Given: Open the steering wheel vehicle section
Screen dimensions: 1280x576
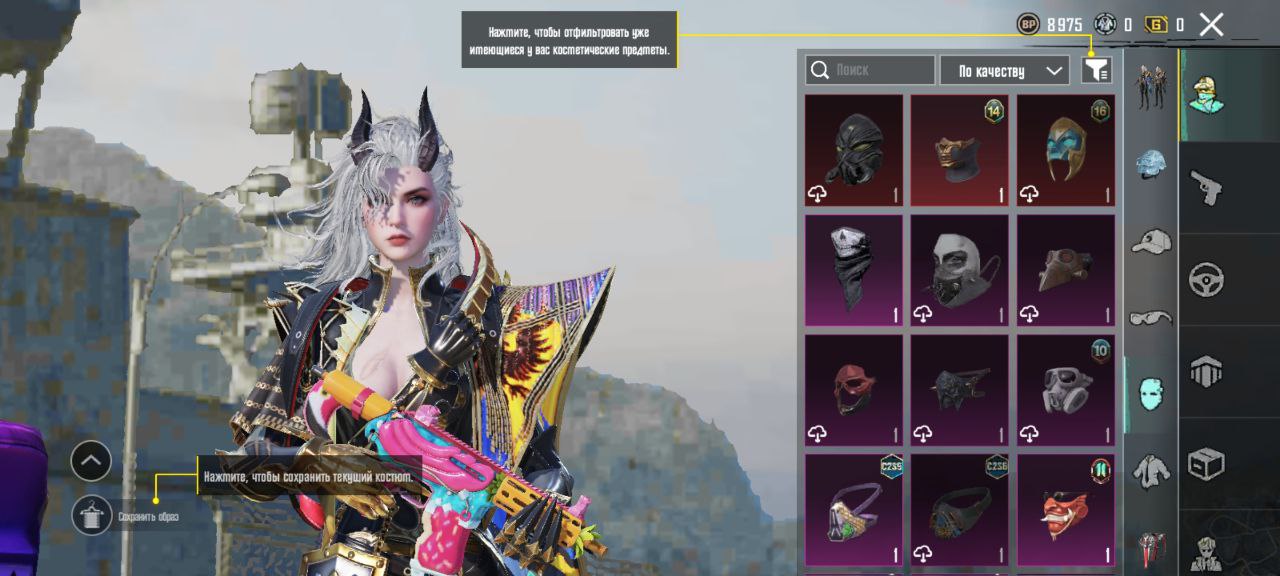Looking at the screenshot, I should tap(1207, 279).
